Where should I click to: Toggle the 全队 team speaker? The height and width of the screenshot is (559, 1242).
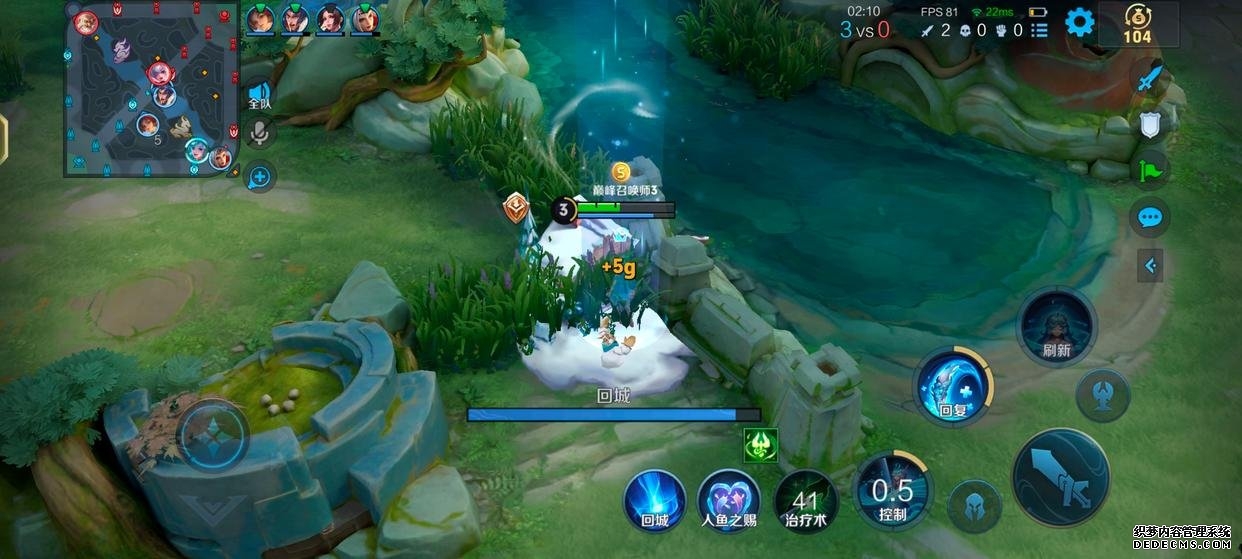(x=260, y=95)
